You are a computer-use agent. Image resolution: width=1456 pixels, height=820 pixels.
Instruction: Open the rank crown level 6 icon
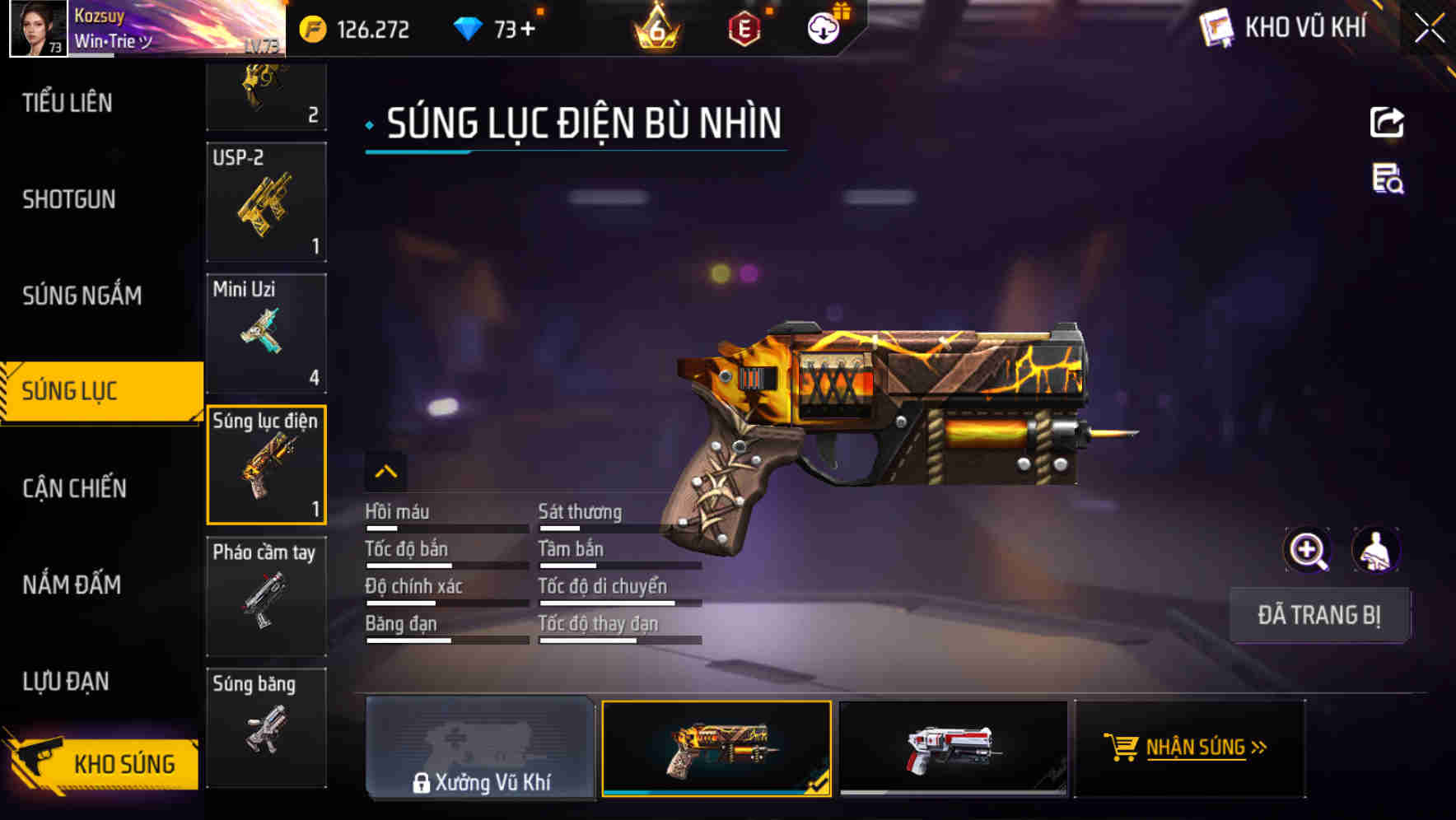coord(655,29)
